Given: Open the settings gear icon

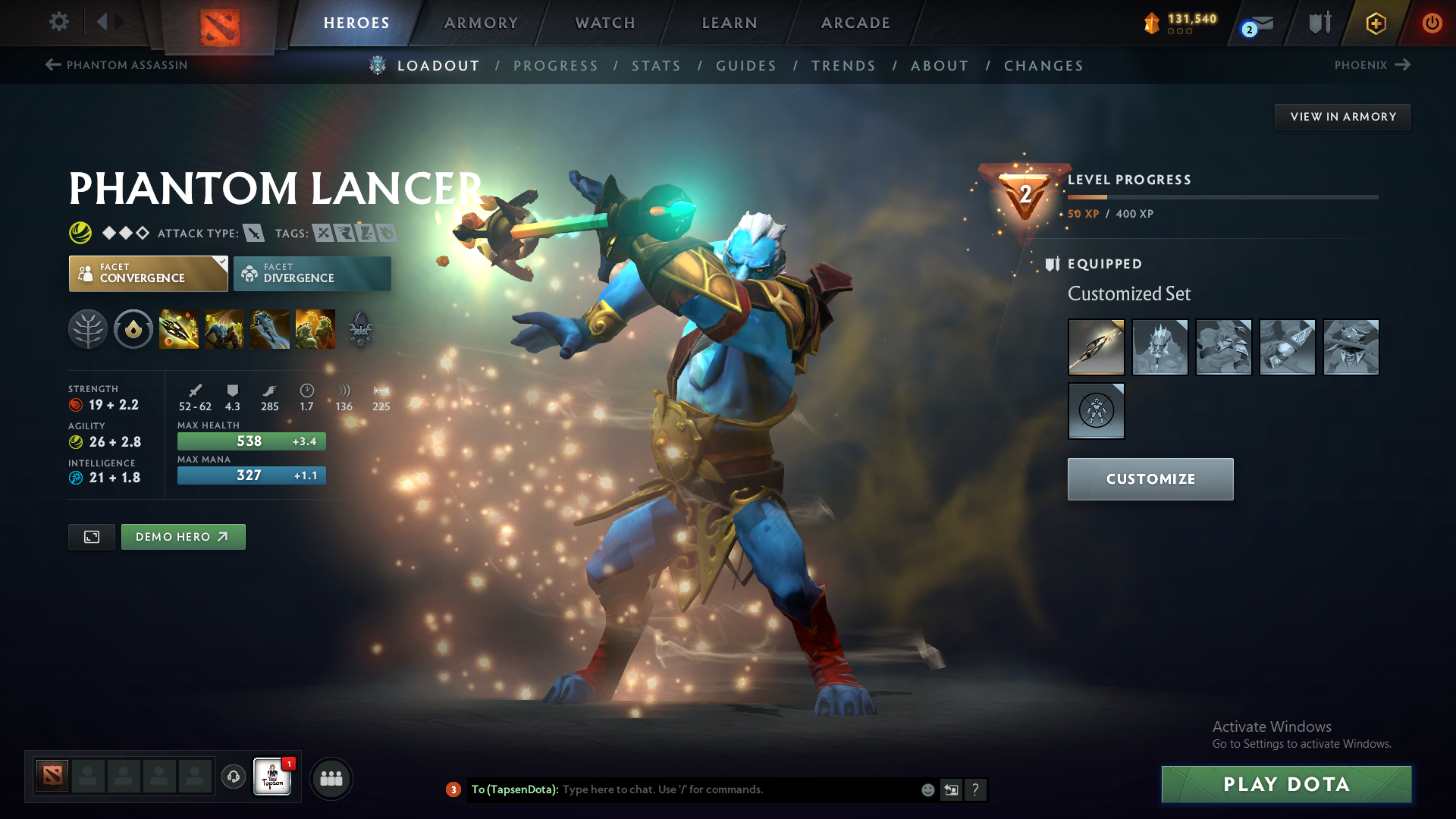Looking at the screenshot, I should click(59, 23).
